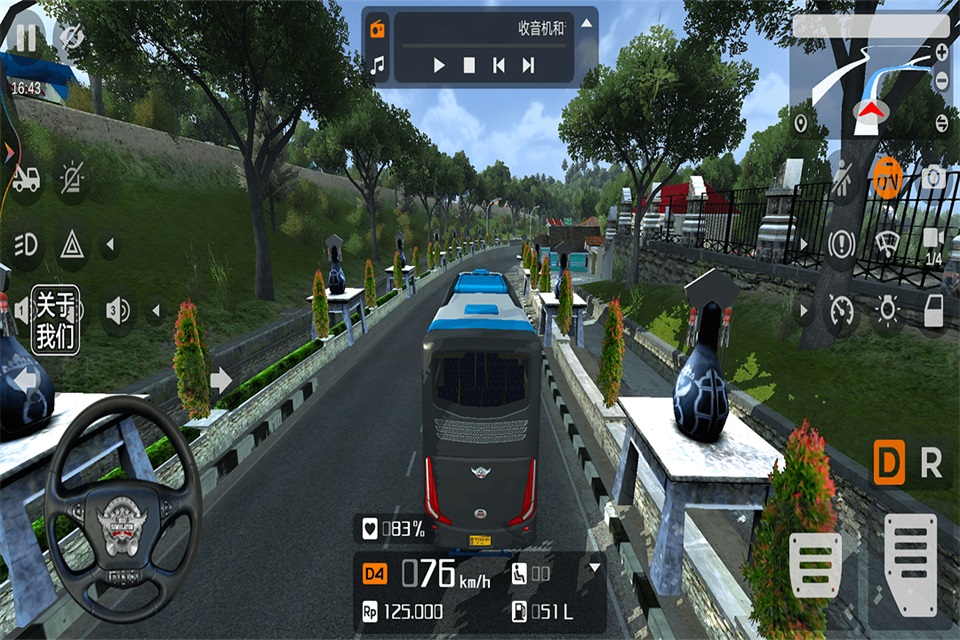Open the bus door icon
Image resolution: width=960 pixels, height=640 pixels.
pos(933,309)
